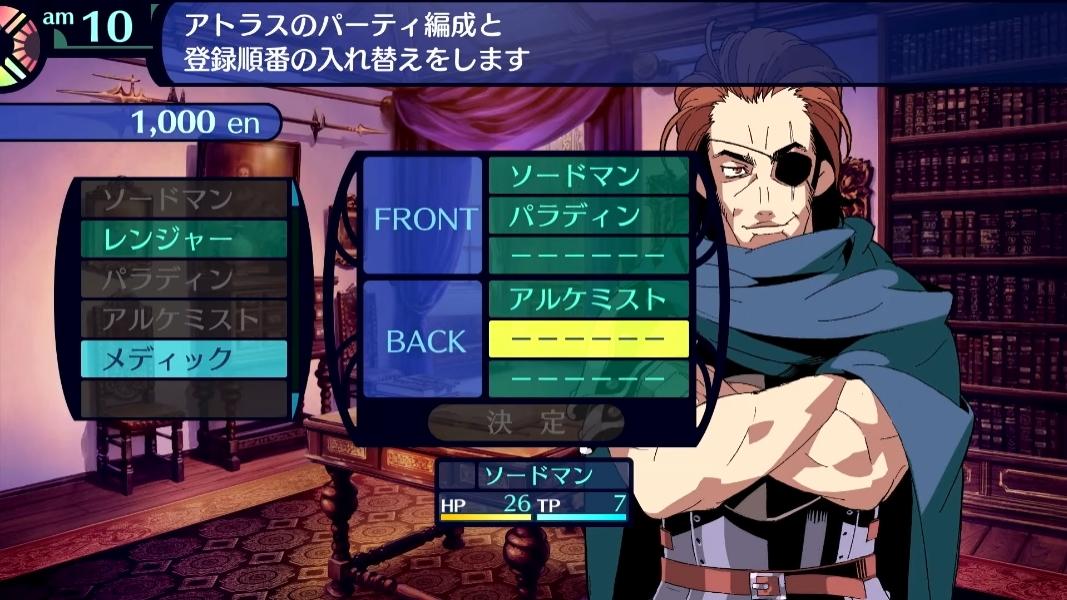
Task: Confirm the party with 決定
Action: click(x=526, y=422)
